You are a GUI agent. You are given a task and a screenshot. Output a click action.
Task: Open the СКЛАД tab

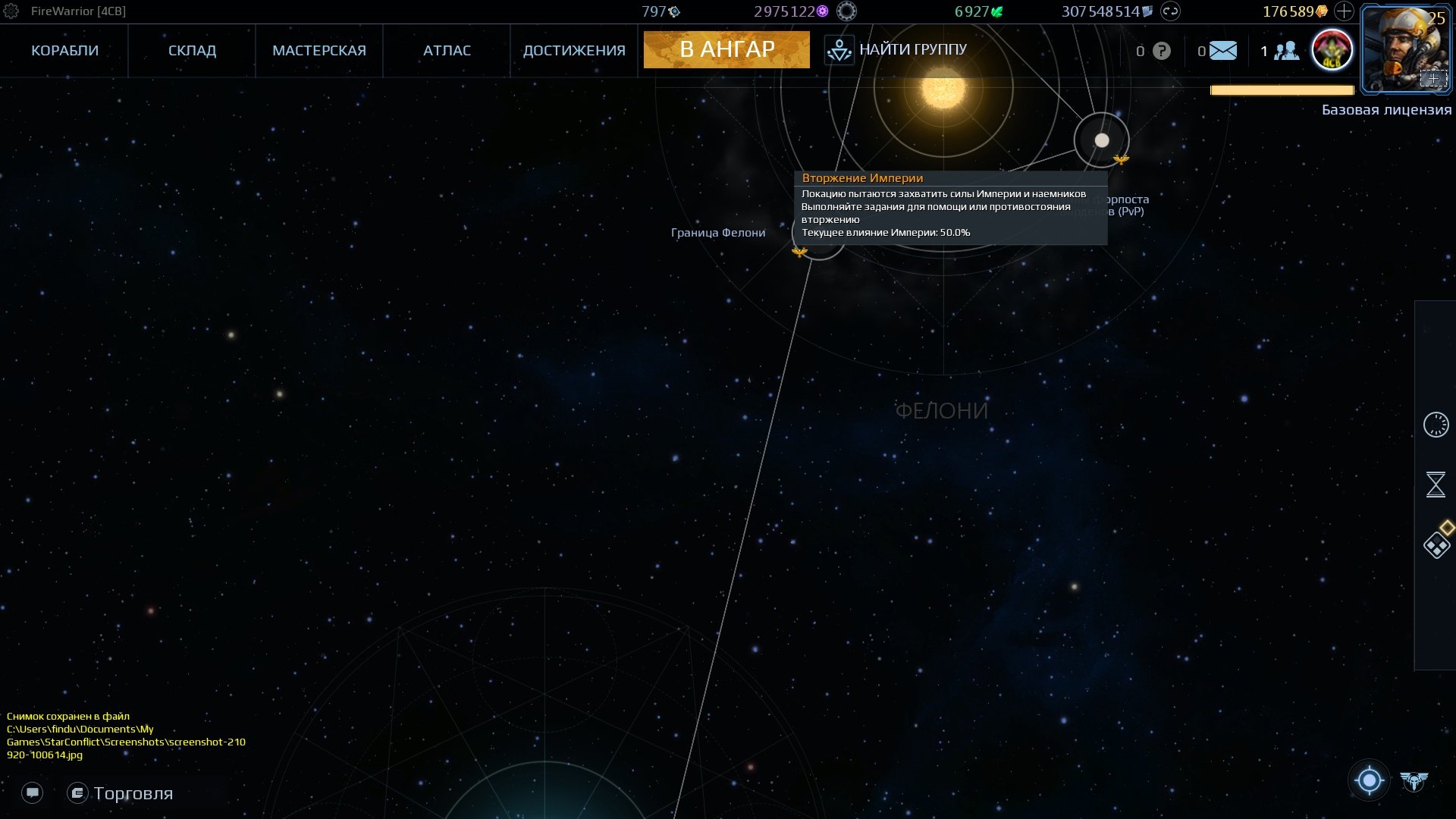click(x=192, y=51)
